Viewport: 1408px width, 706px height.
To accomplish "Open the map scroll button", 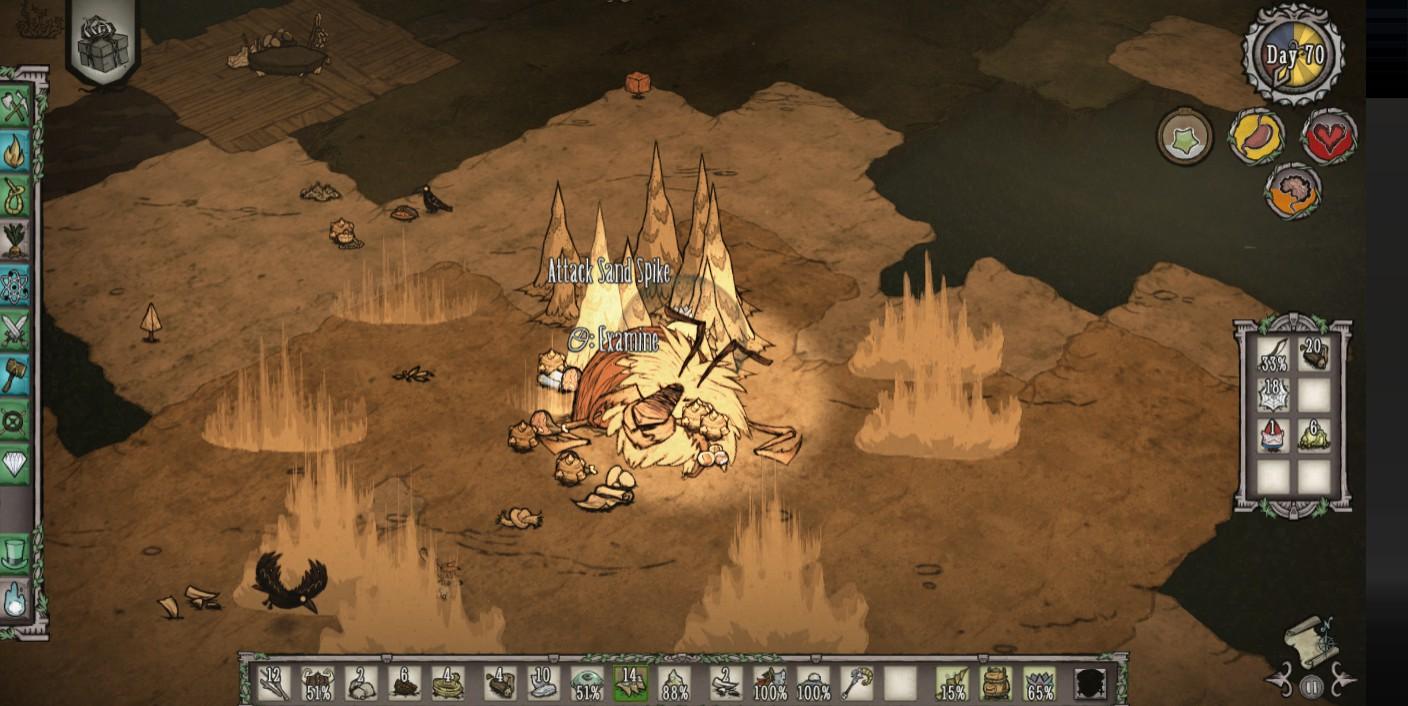I will coord(1312,641).
